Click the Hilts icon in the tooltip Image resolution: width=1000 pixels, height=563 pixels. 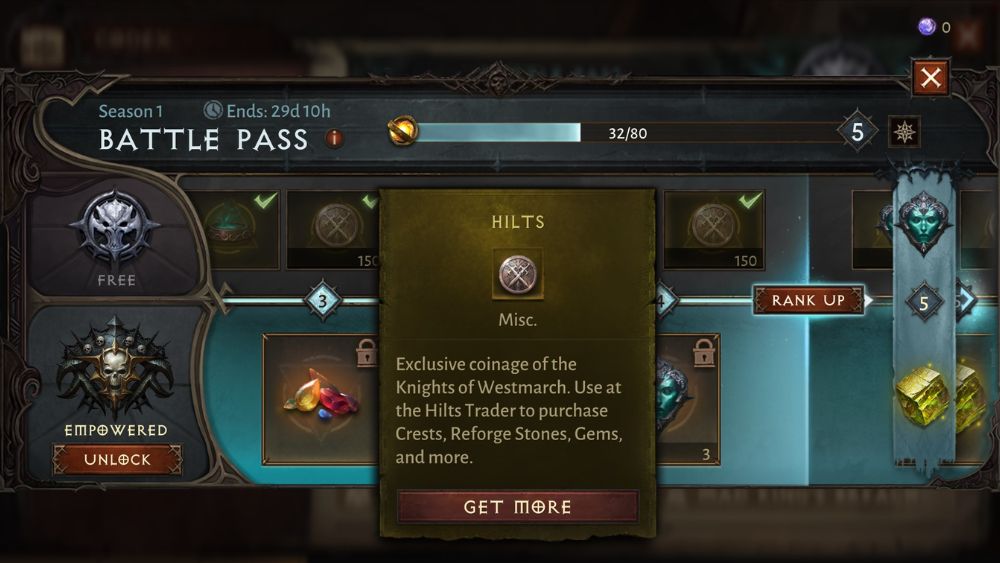[518, 274]
